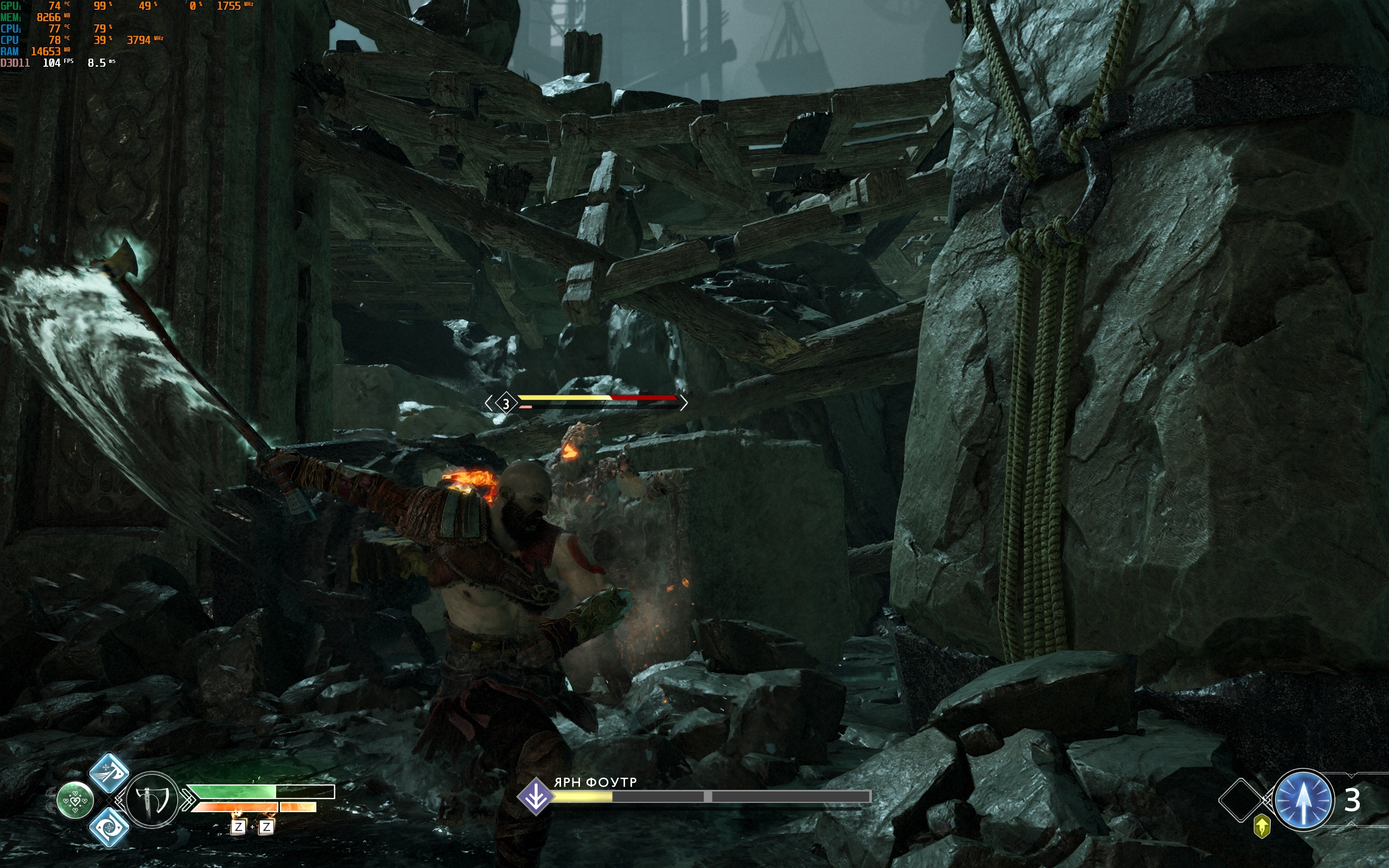
Task: Choose the blue arrow companion ability
Action: click(x=1302, y=800)
